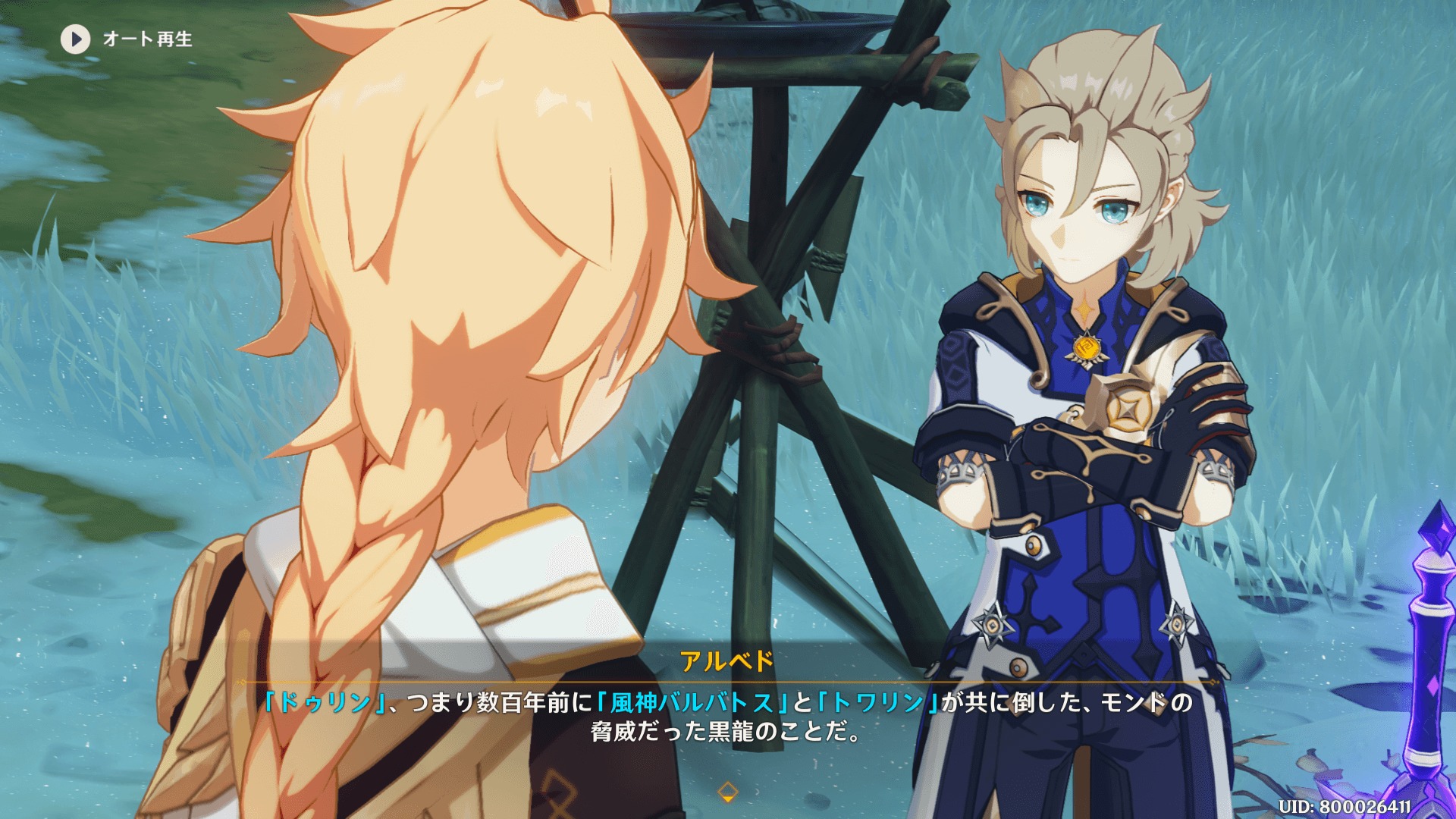Toggle the オート再生 auto-play button
This screenshot has width=1456, height=819.
(76, 39)
